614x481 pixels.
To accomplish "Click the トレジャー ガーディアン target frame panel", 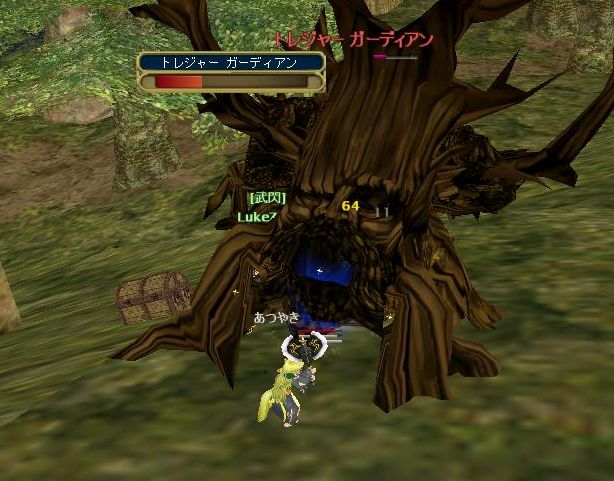I will (x=231, y=72).
